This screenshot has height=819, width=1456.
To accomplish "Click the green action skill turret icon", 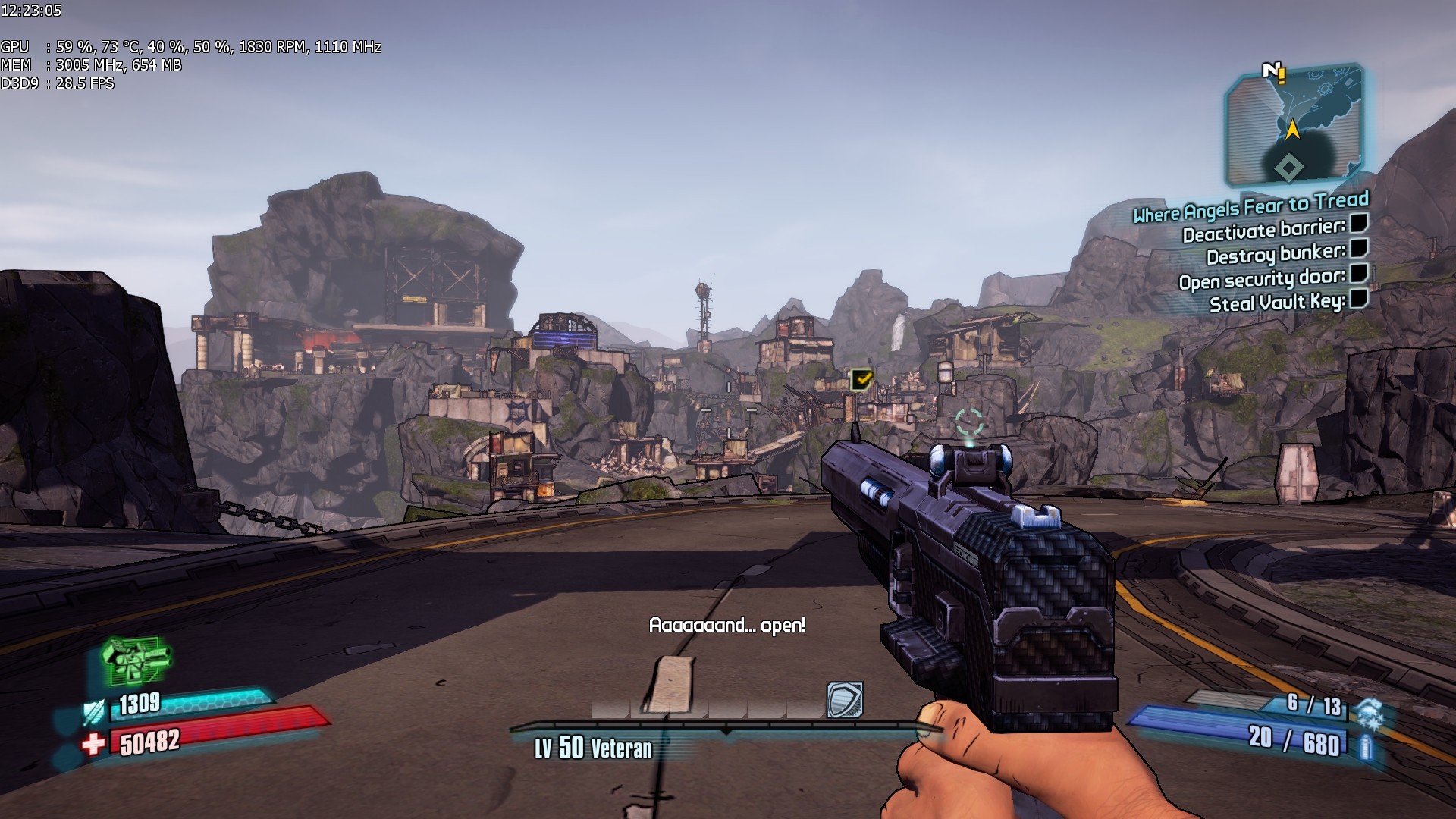I will (136, 660).
